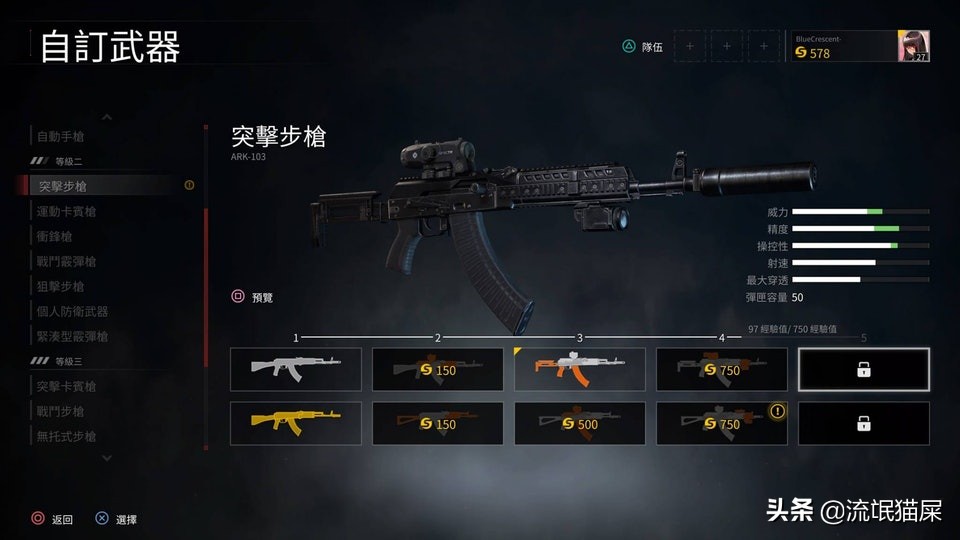Image resolution: width=960 pixels, height=540 pixels.
Task: Select 衝鋒槍 from the weapon list
Action: point(55,236)
